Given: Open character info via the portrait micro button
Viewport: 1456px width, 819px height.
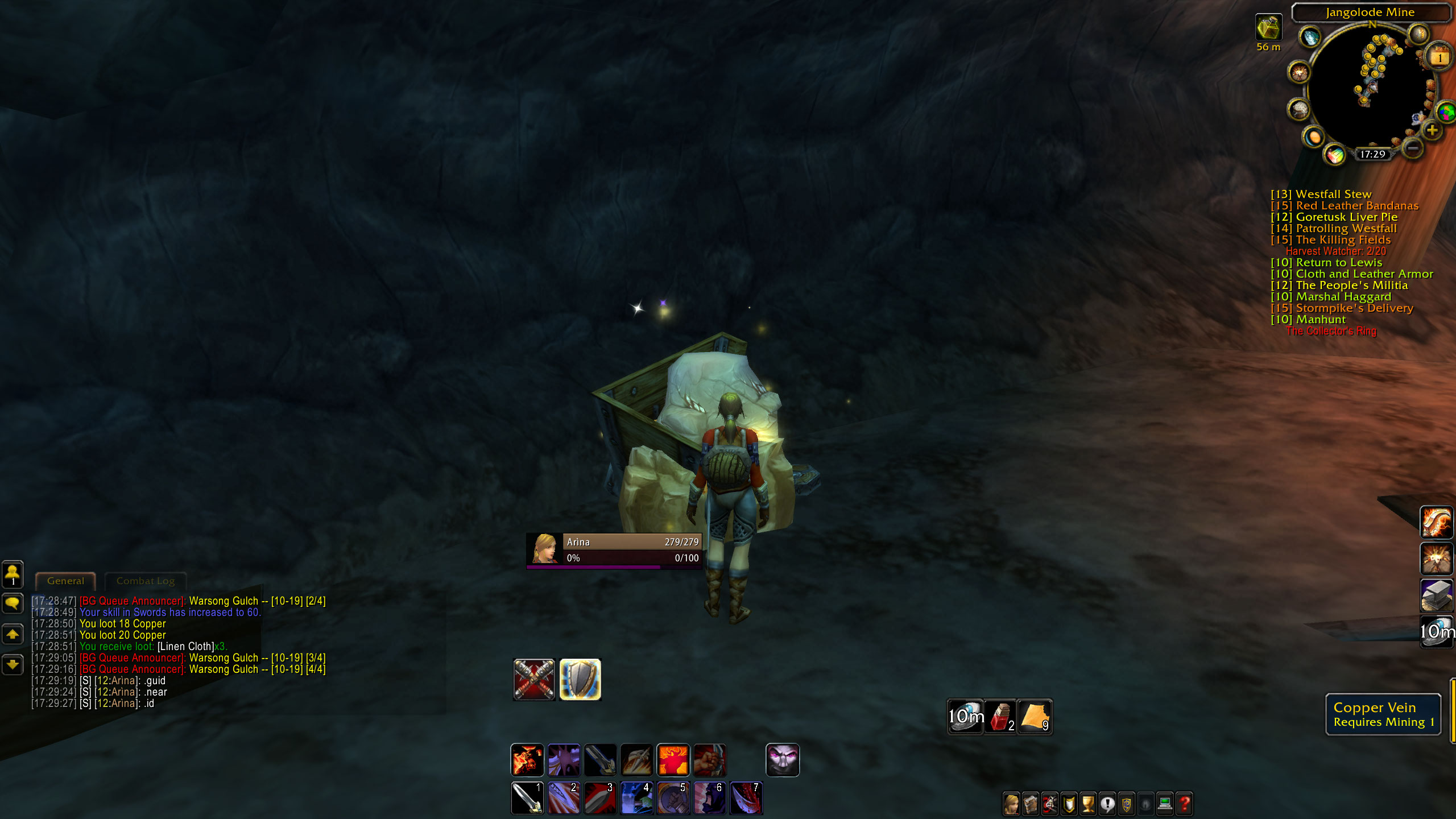Looking at the screenshot, I should tap(1011, 804).
